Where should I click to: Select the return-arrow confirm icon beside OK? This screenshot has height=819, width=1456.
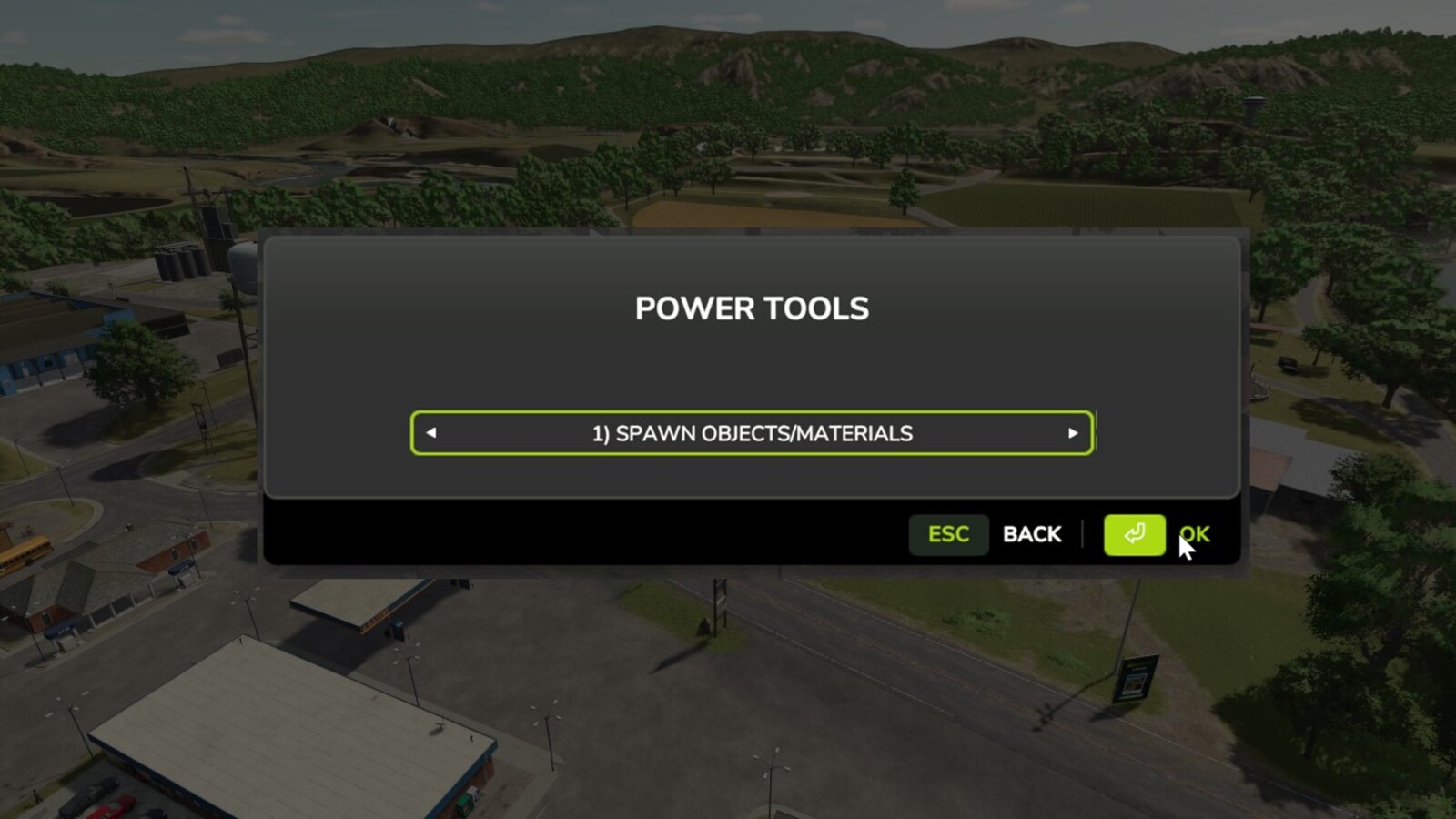tap(1133, 535)
